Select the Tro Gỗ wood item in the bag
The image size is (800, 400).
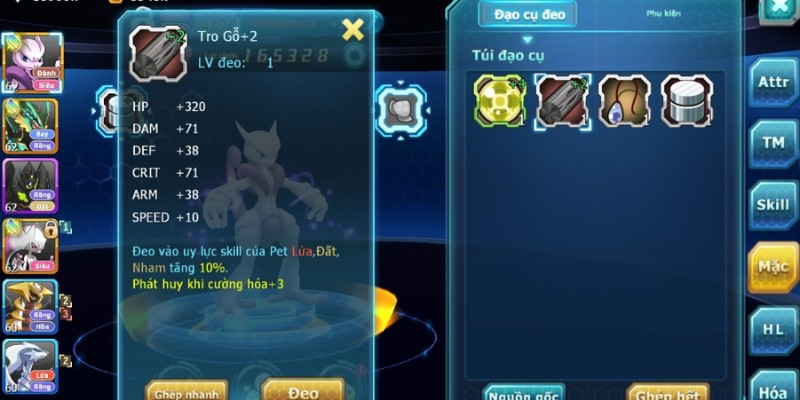point(562,100)
